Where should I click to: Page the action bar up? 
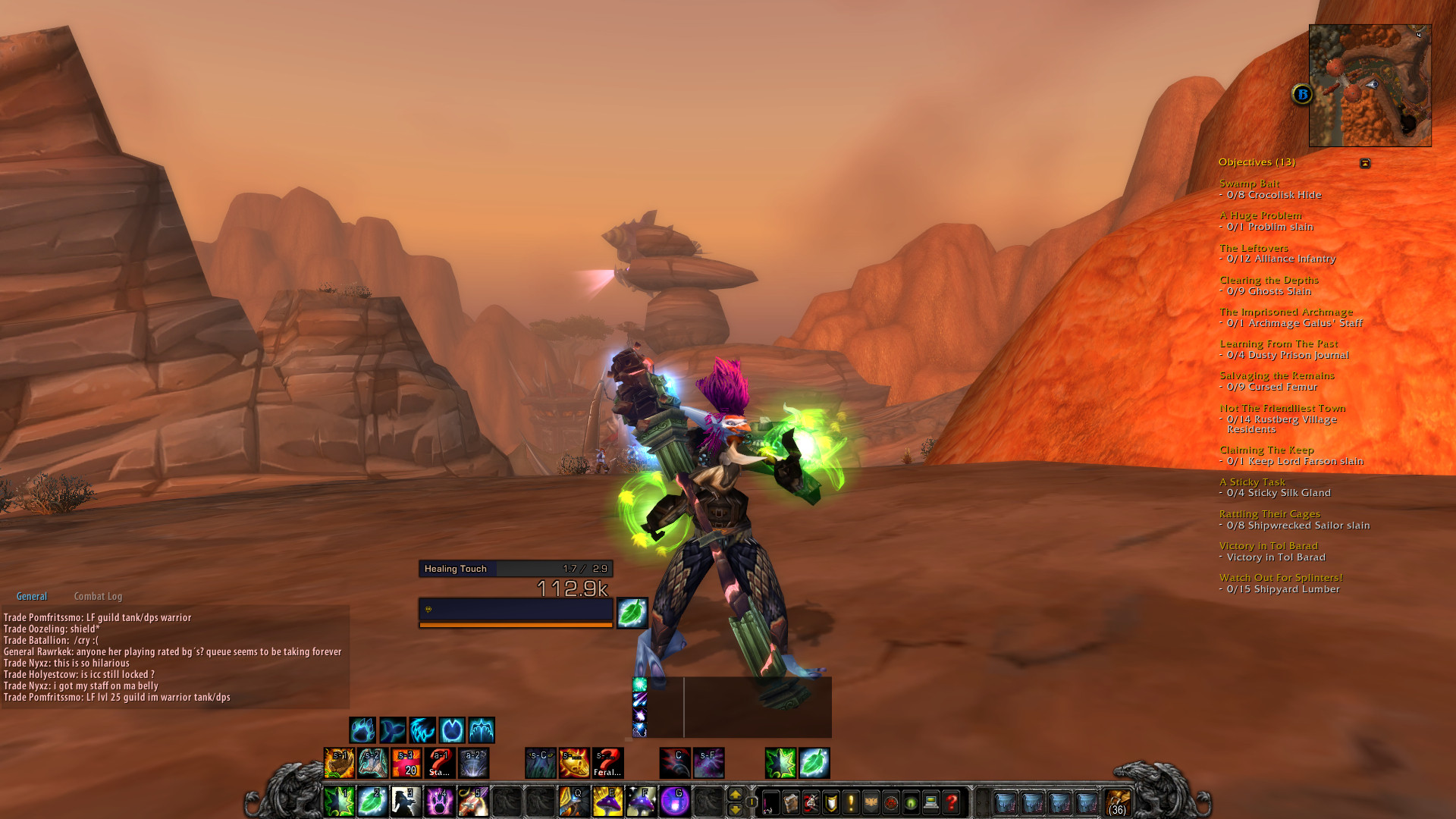pos(735,794)
